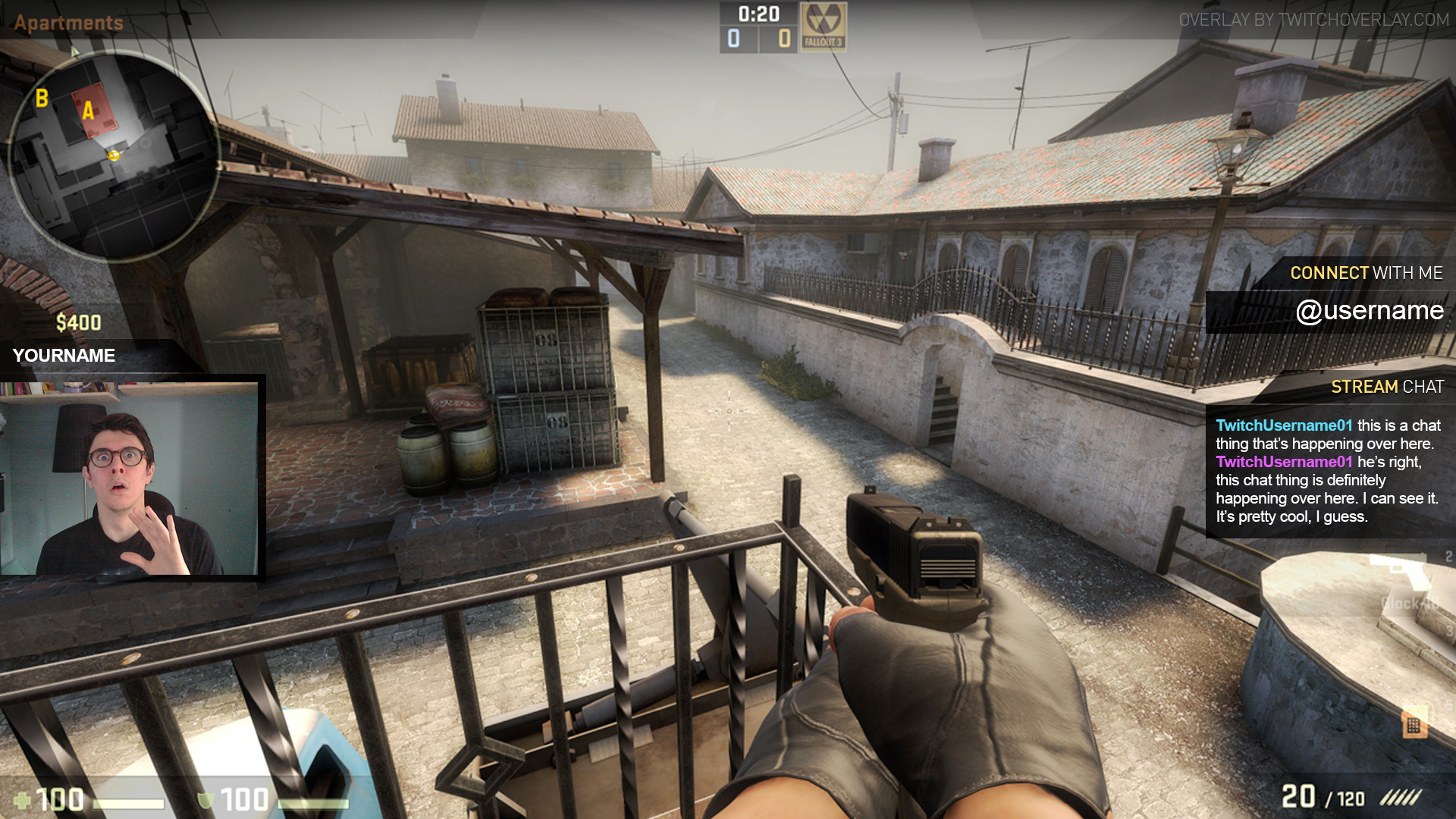This screenshot has width=1456, height=819.
Task: Select the FALLOUT 3 team badge icon
Action: pos(823,27)
